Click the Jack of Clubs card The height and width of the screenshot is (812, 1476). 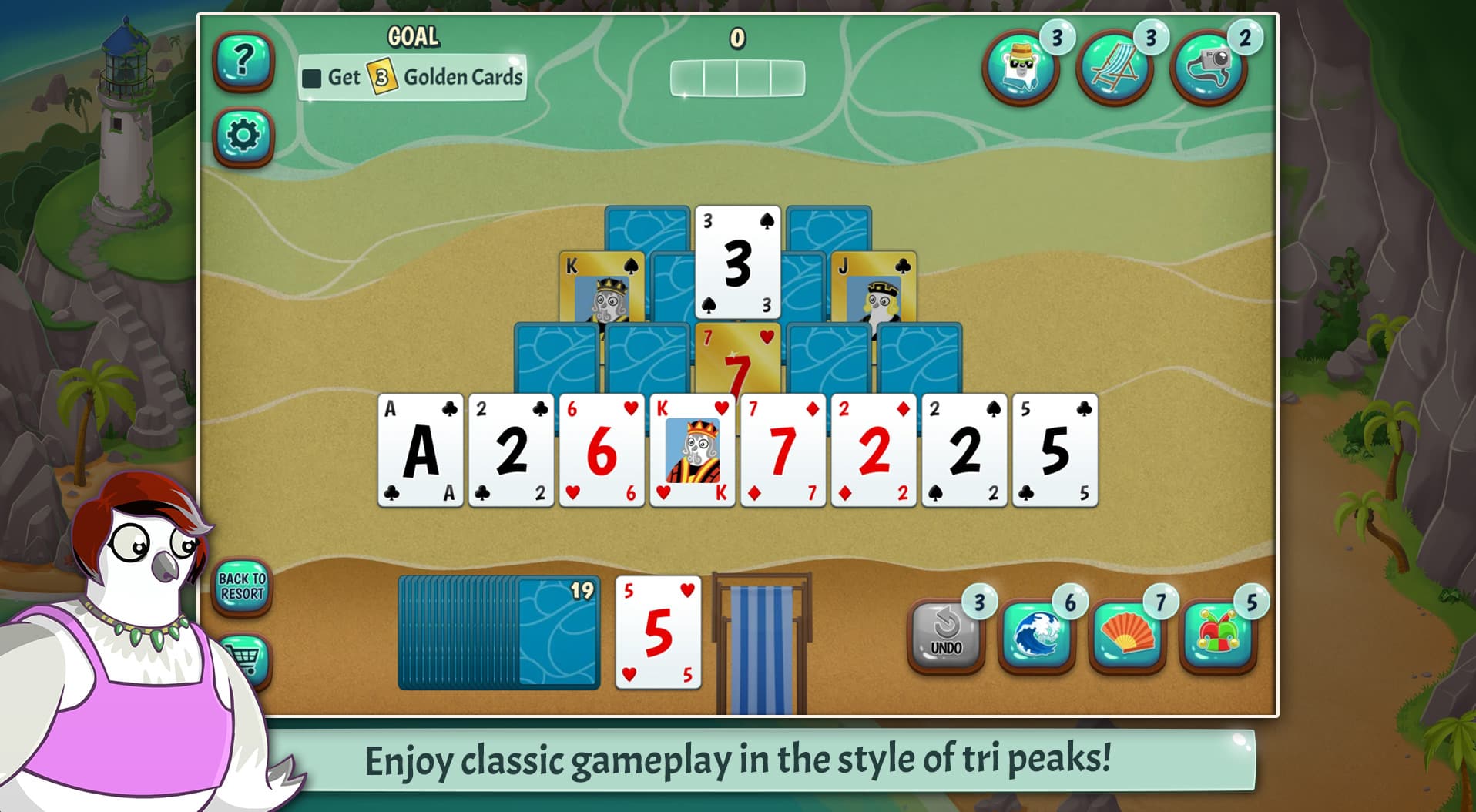[874, 285]
